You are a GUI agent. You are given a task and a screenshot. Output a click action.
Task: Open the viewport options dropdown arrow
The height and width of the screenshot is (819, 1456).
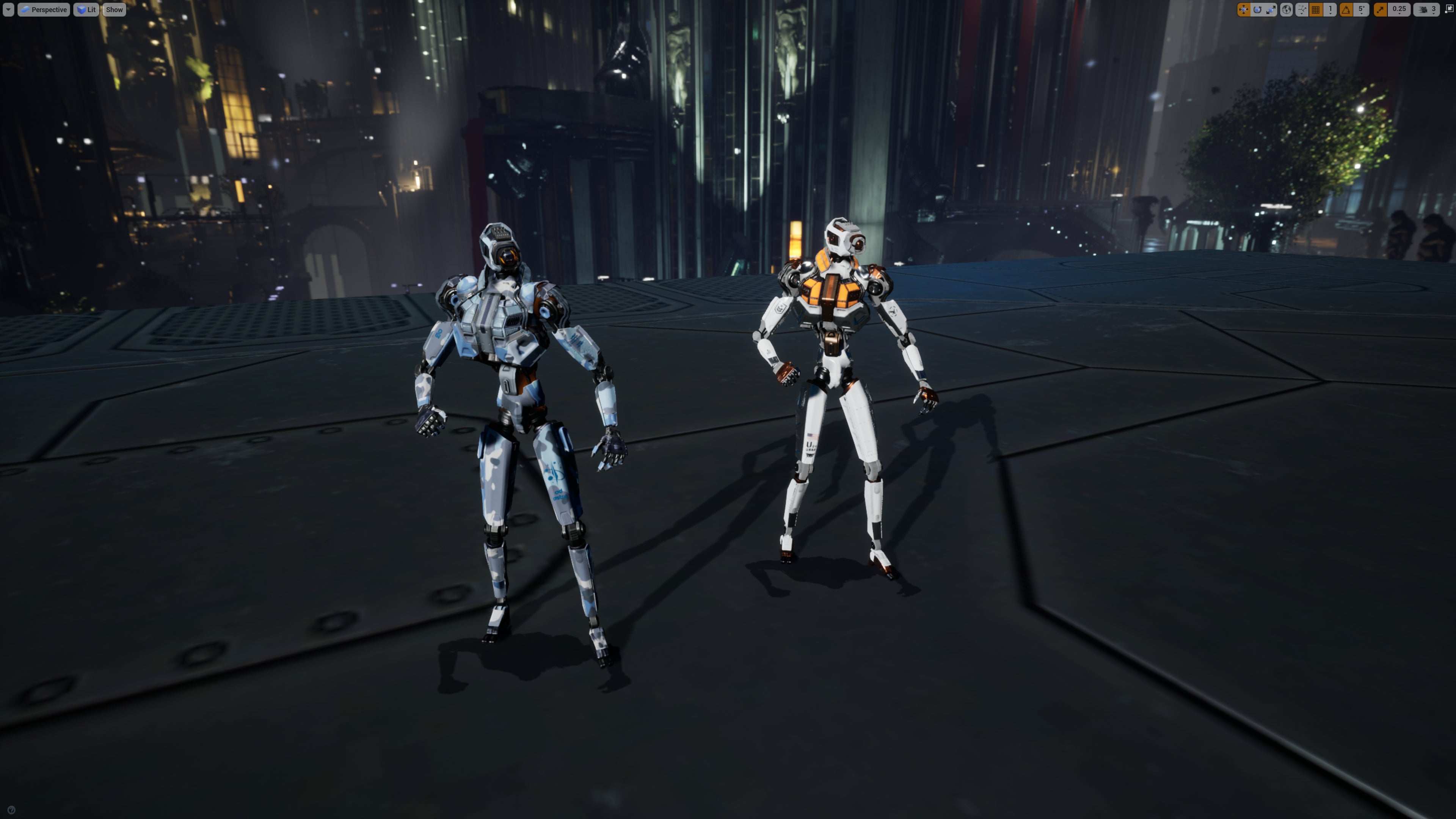tap(8, 9)
